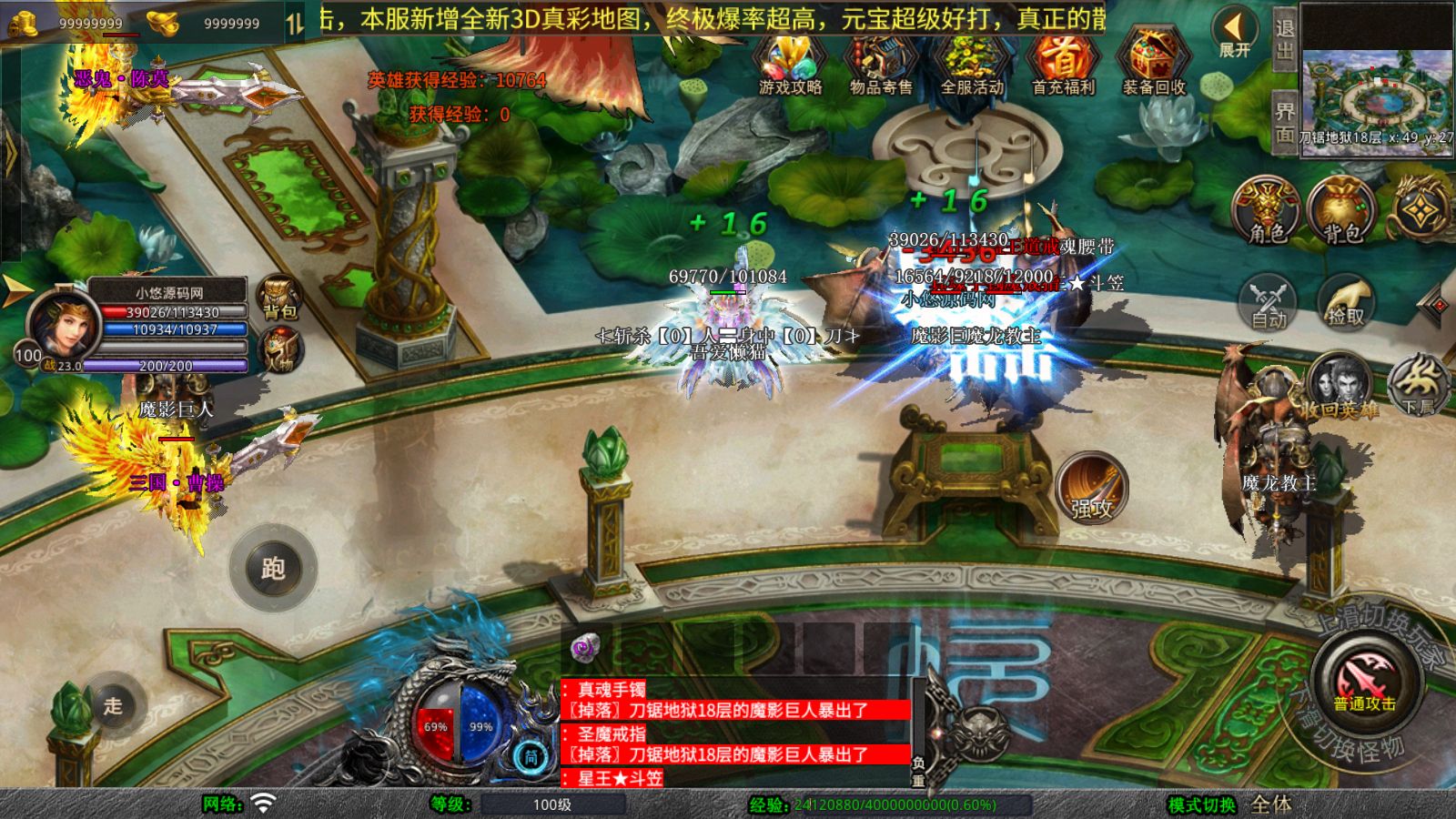Switch movement to 跑 run
The height and width of the screenshot is (819, 1456).
273,568
